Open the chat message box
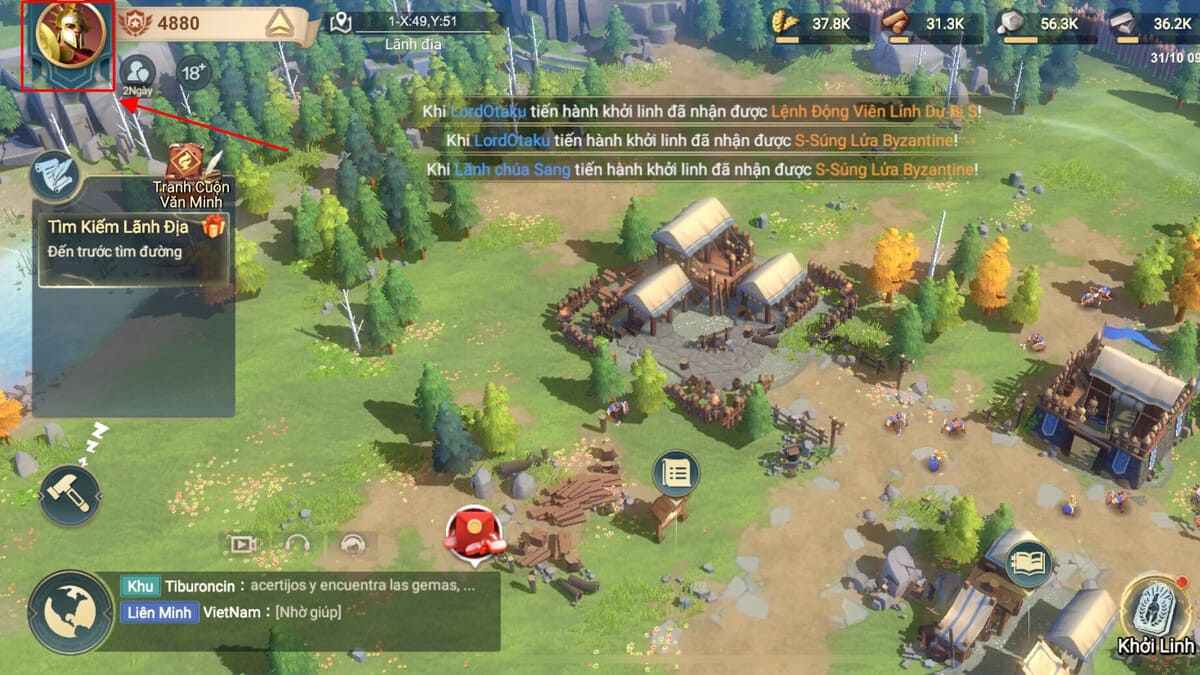The image size is (1200, 675). [300, 598]
